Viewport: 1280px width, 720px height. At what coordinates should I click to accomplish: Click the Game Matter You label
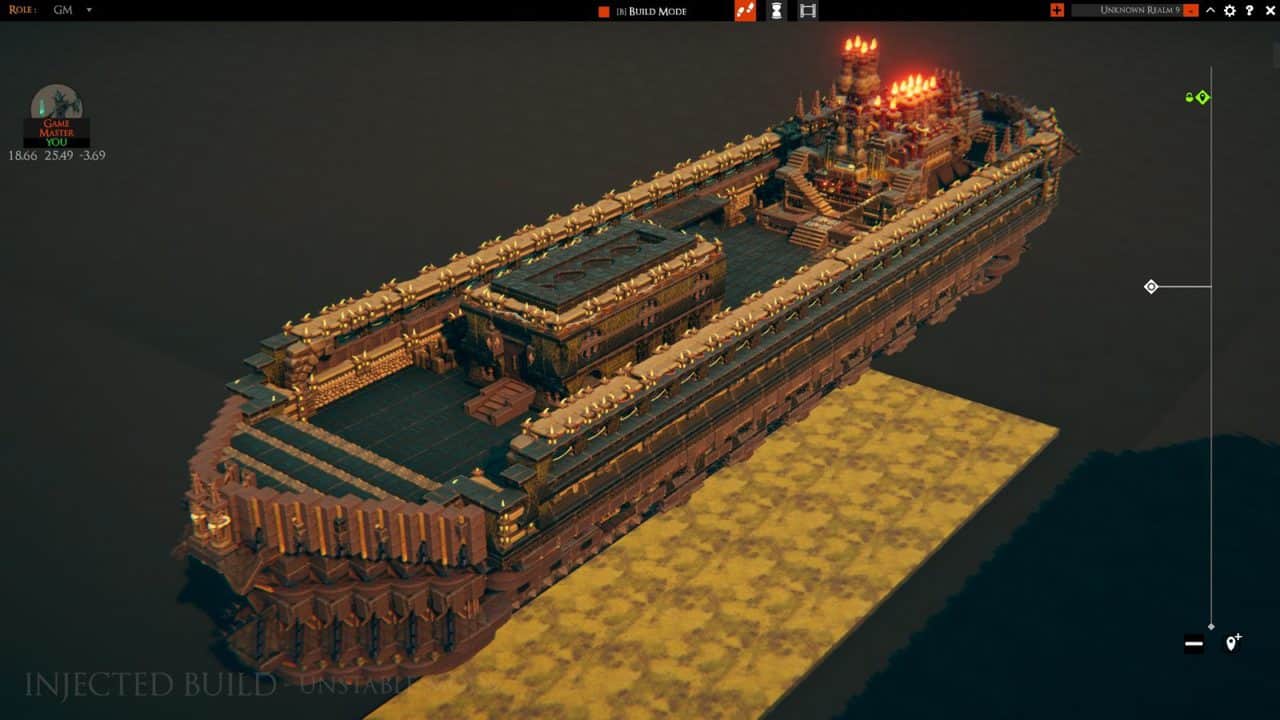coord(57,131)
